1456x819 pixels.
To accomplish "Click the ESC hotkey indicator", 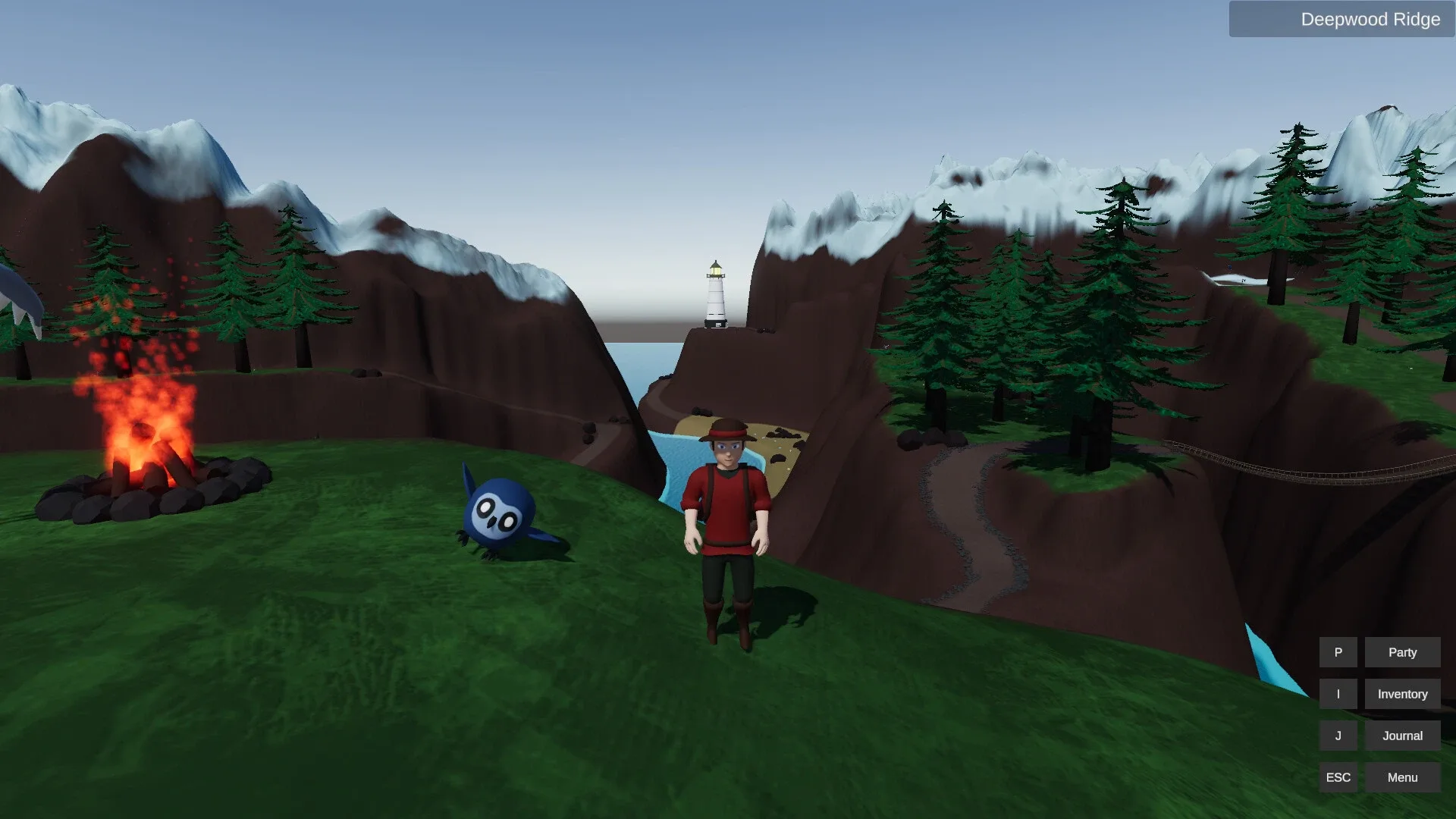I will (x=1338, y=777).
